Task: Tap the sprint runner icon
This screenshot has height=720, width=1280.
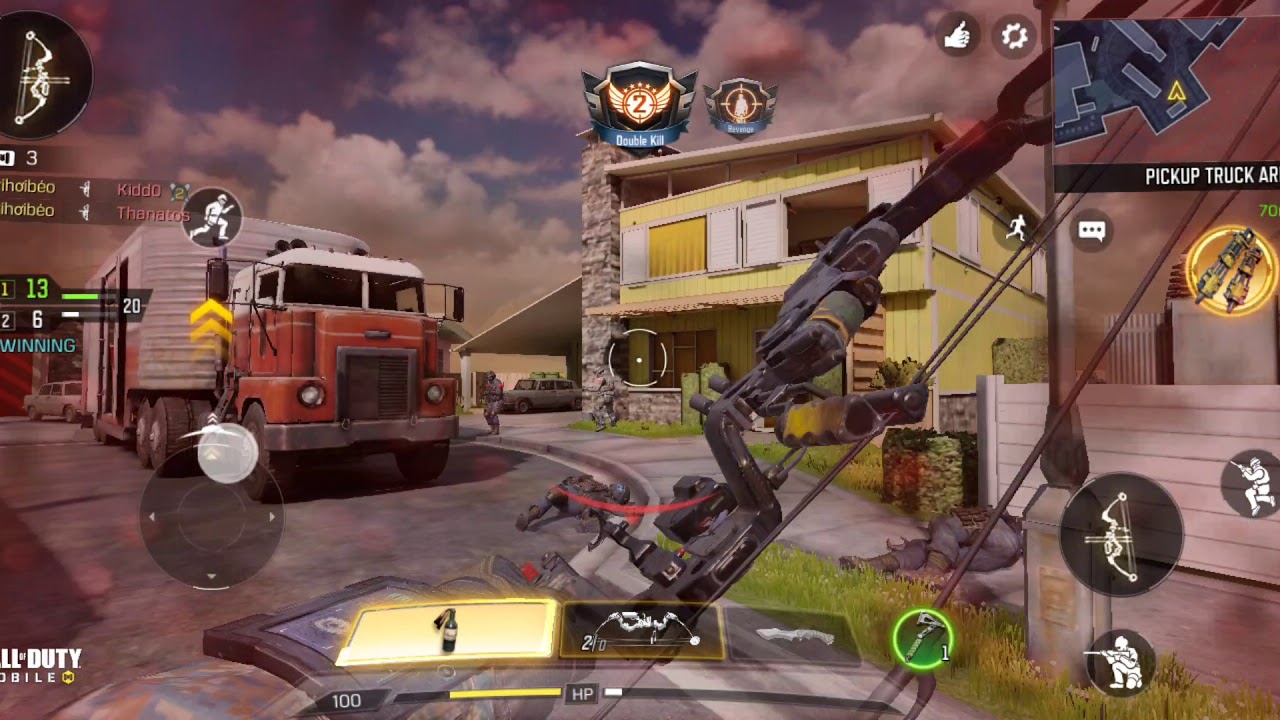Action: click(1017, 227)
